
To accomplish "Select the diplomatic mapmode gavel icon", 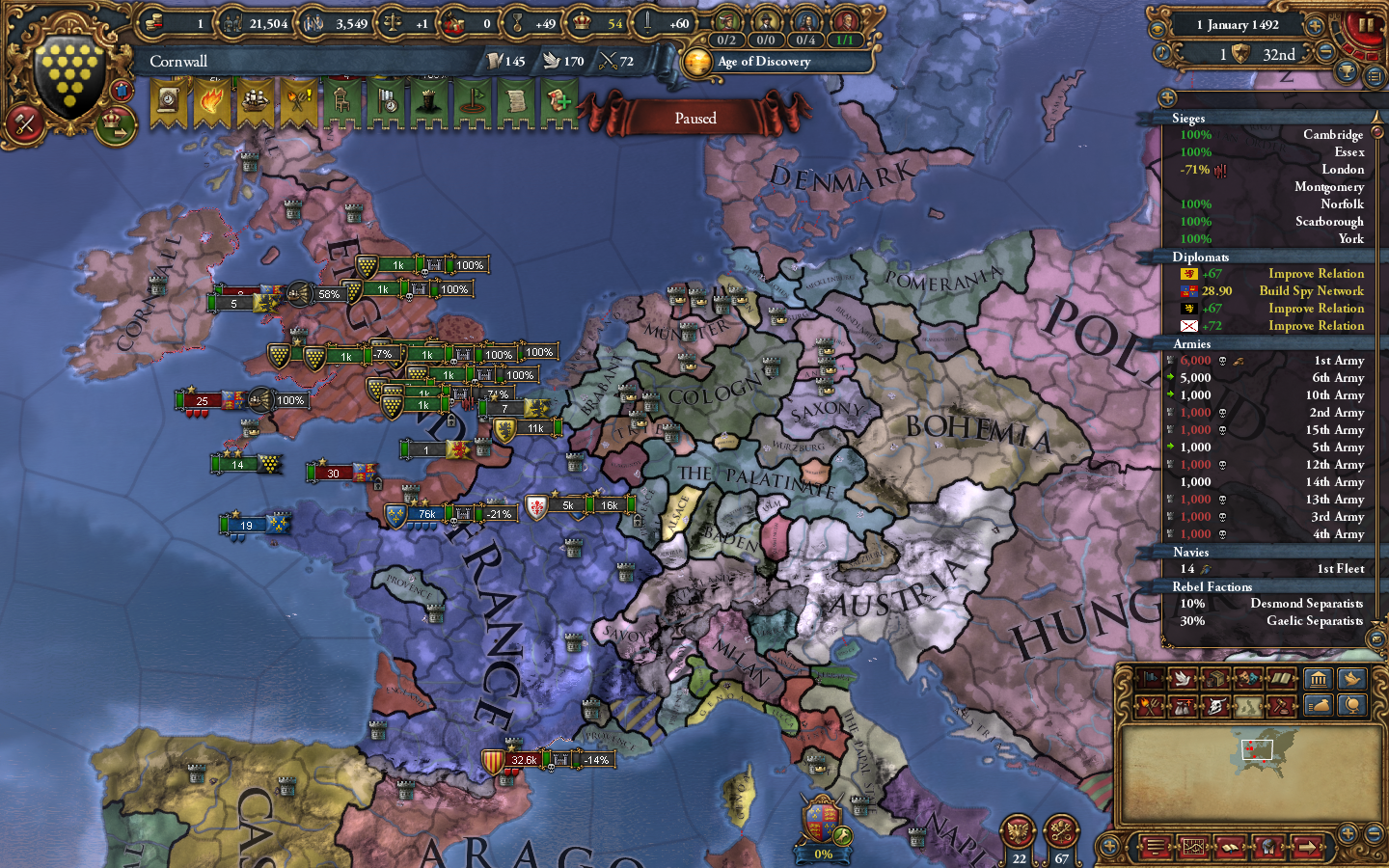I will click(x=1284, y=705).
